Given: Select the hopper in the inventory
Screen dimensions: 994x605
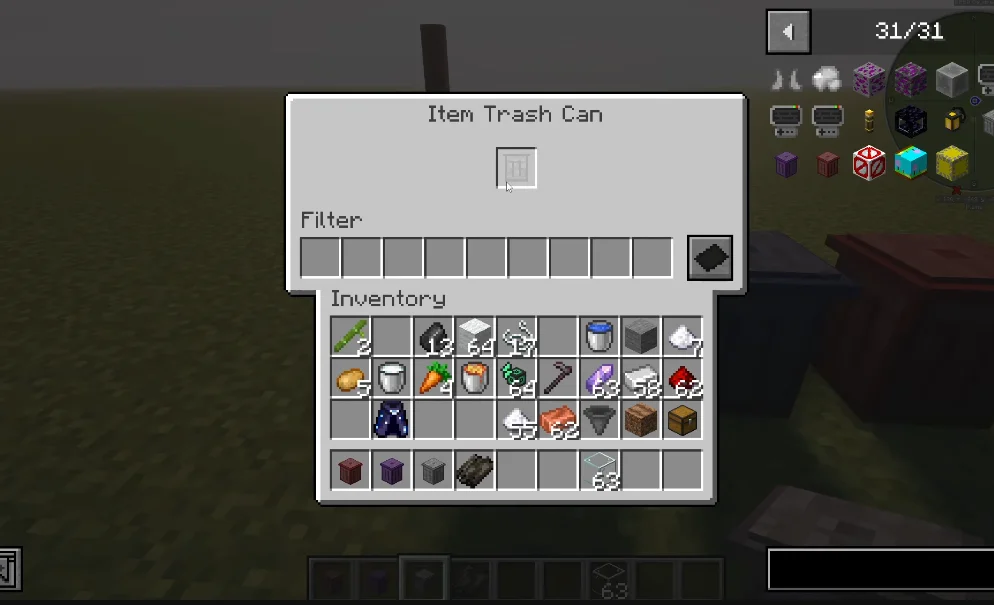Looking at the screenshot, I should tap(600, 420).
